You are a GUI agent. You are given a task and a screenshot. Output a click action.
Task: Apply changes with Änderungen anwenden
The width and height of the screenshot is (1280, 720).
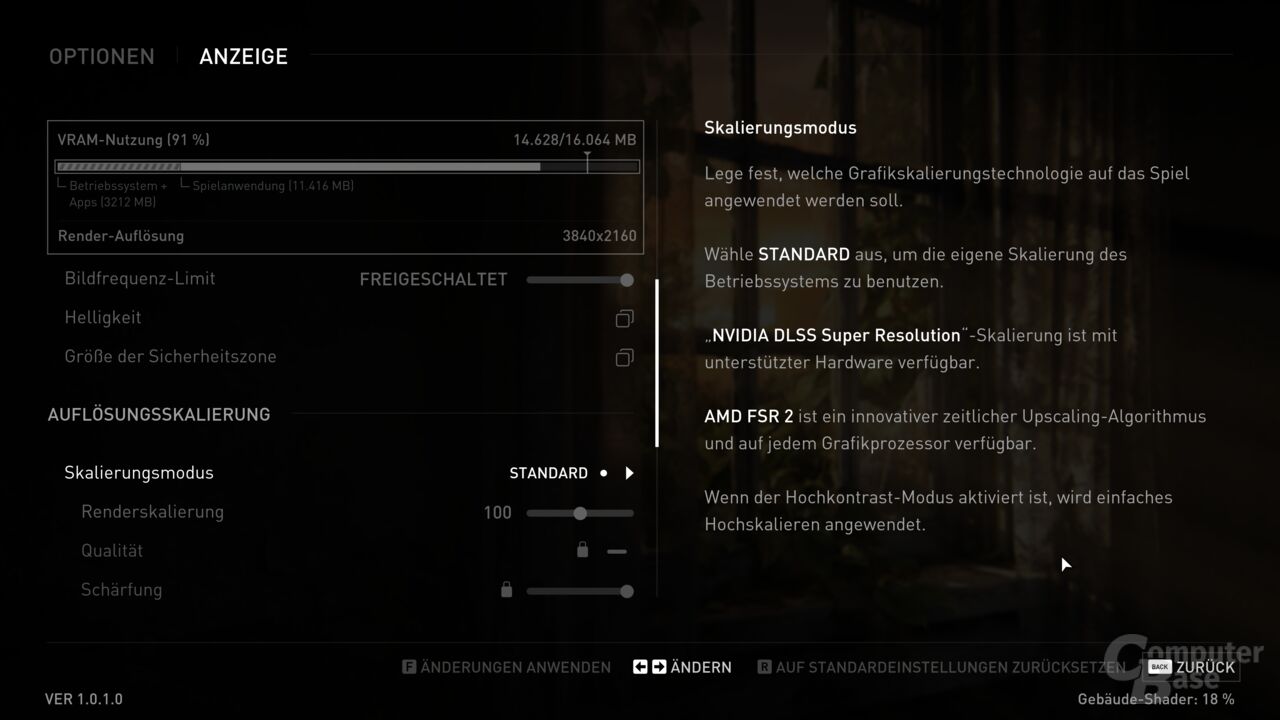tap(506, 667)
